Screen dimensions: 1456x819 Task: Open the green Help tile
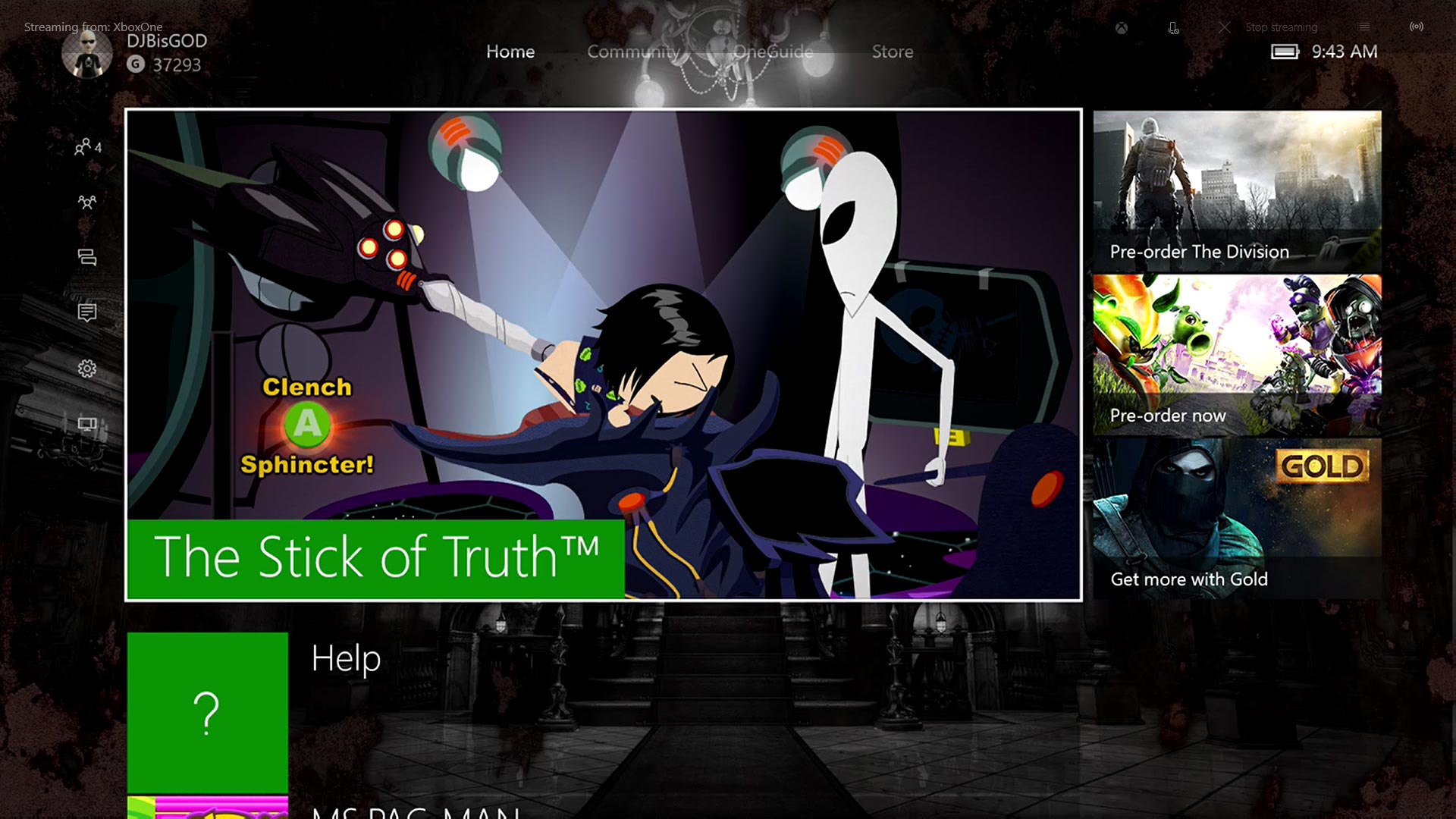(x=207, y=712)
